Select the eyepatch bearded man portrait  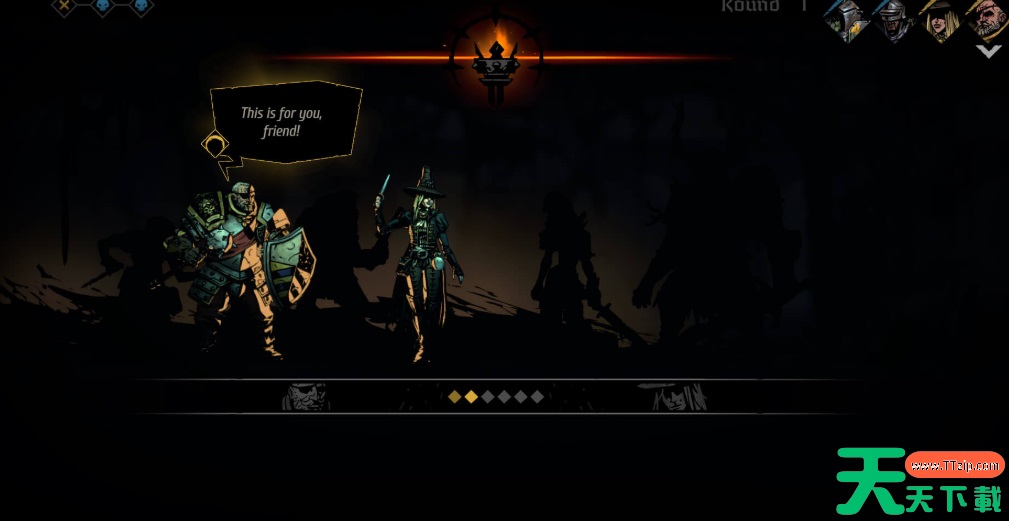tap(986, 18)
